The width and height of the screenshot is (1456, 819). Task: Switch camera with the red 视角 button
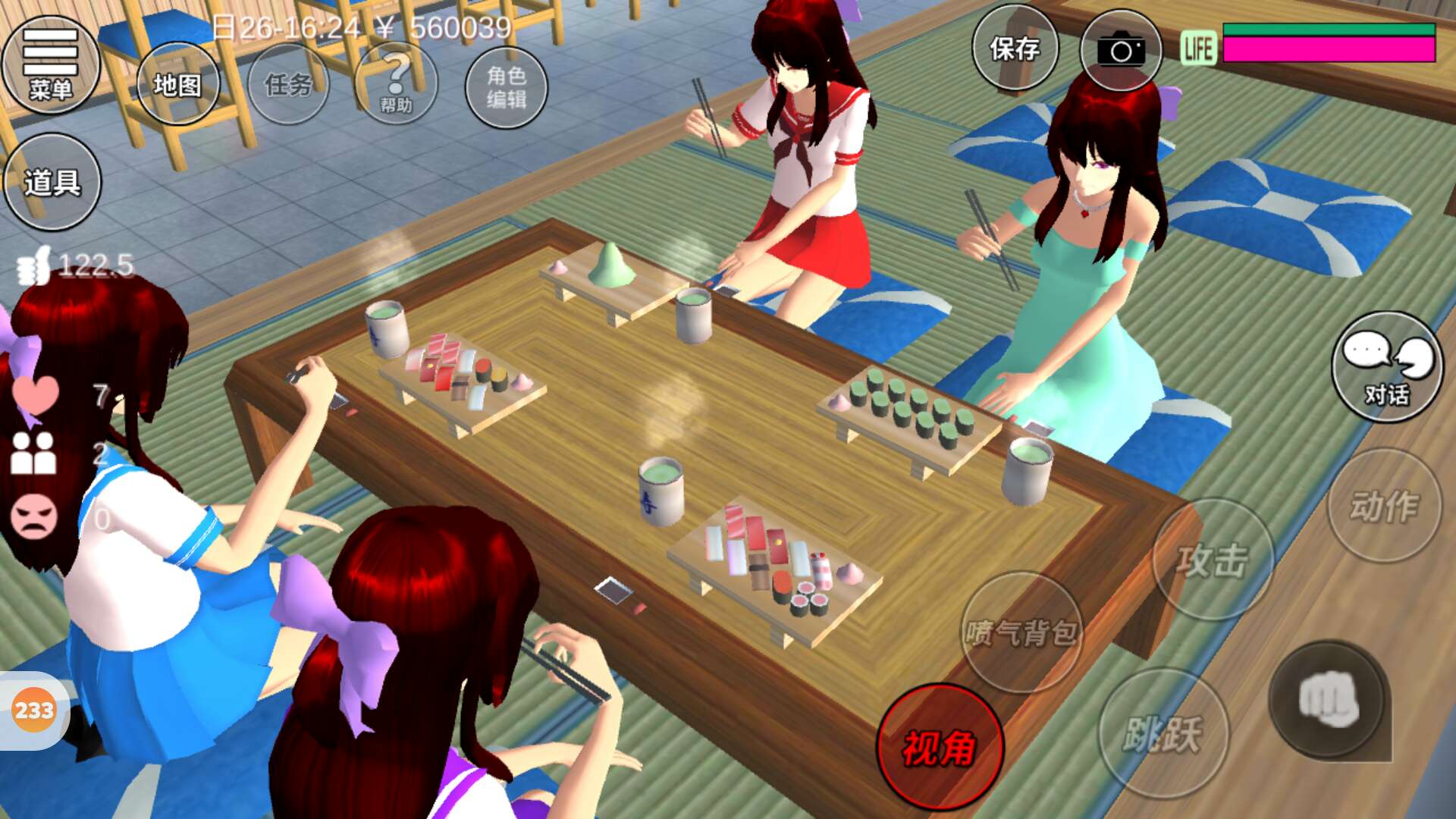[940, 747]
